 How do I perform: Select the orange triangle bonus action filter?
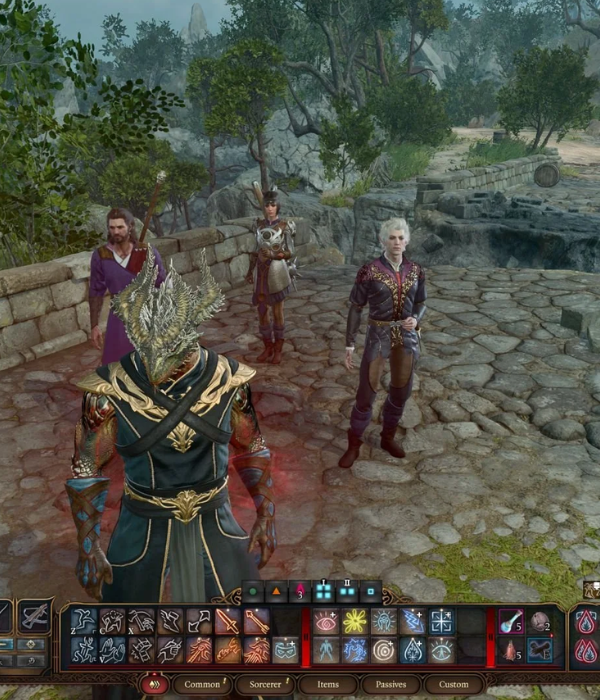[x=277, y=592]
